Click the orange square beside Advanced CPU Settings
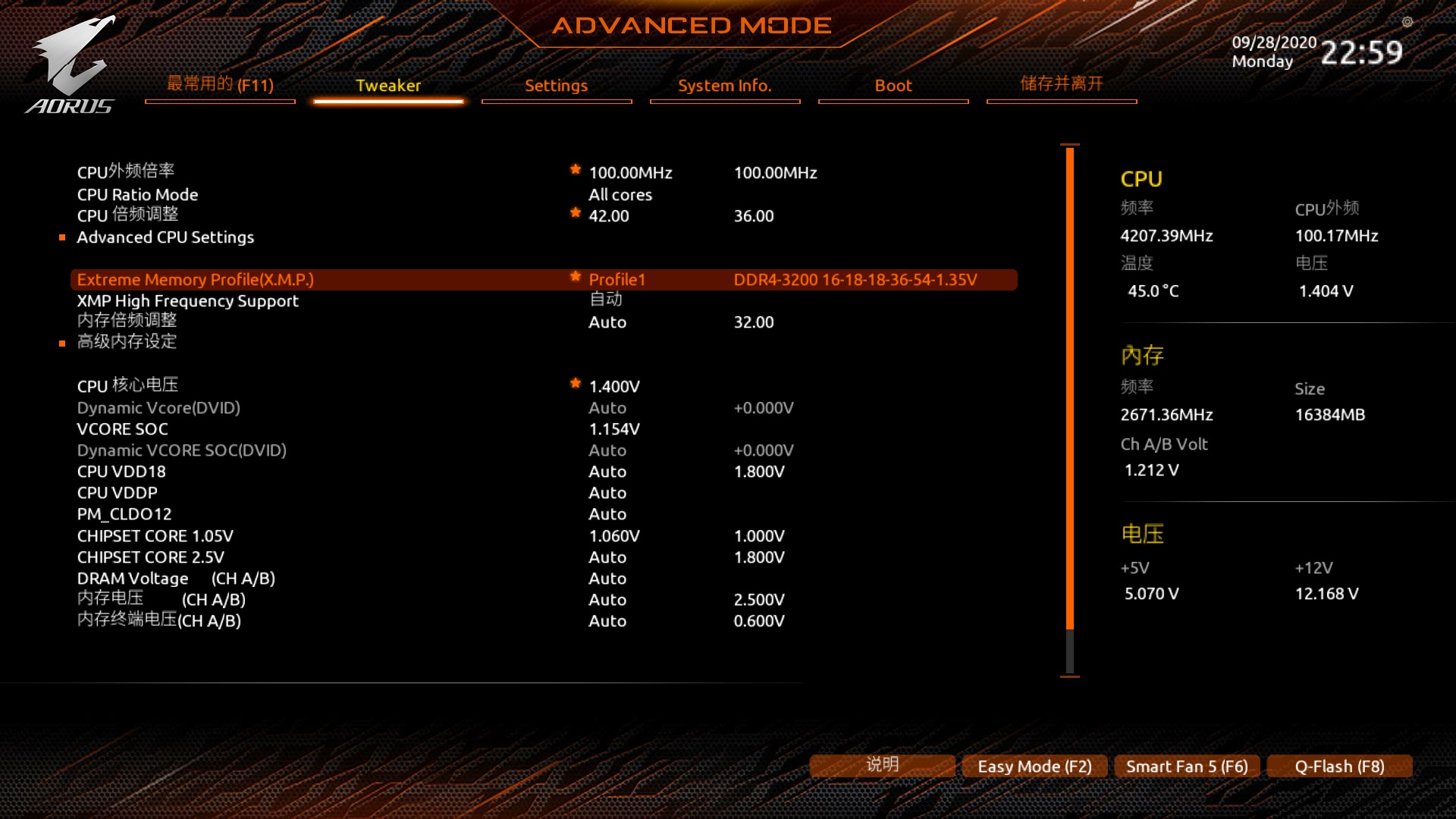Image resolution: width=1456 pixels, height=819 pixels. (x=63, y=237)
